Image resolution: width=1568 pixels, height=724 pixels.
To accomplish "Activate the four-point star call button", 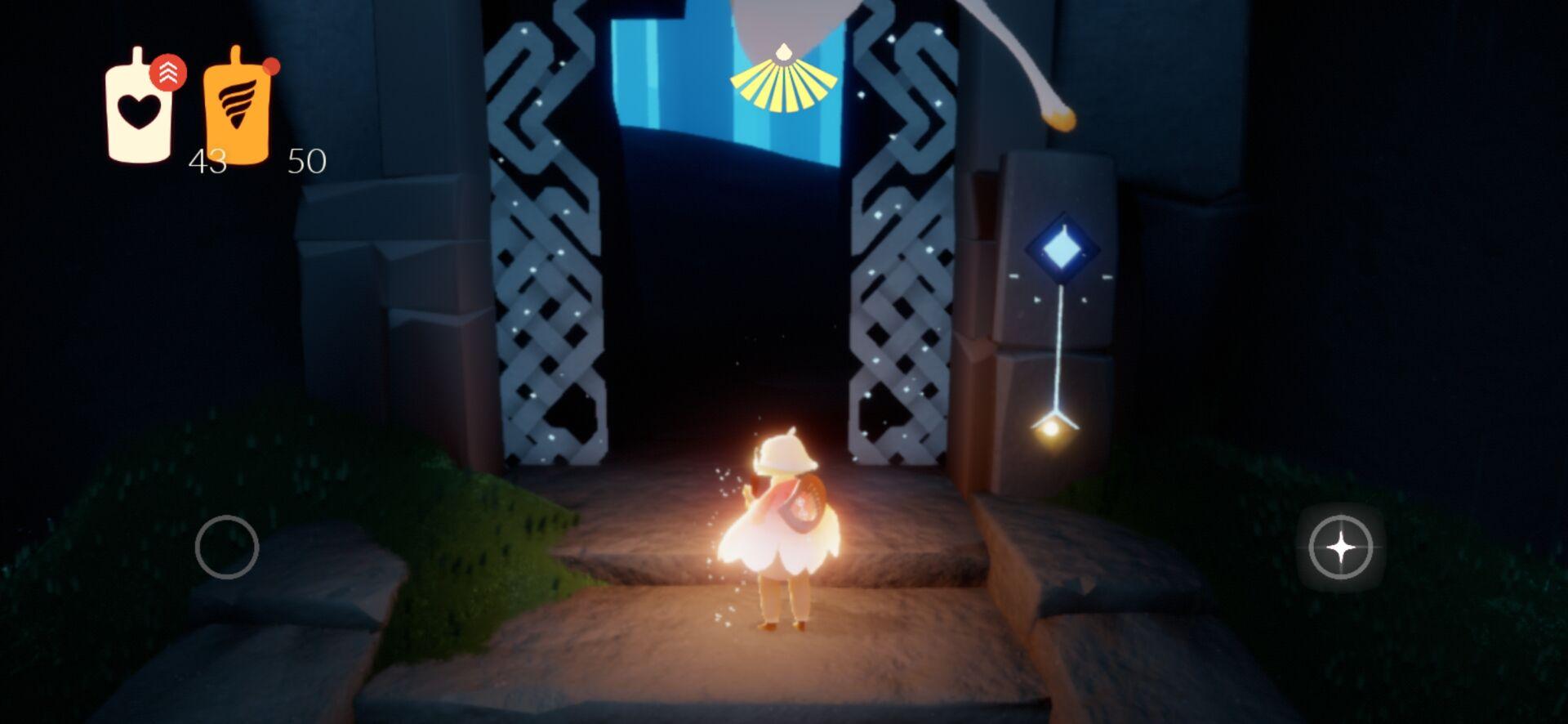I will pyautogui.click(x=1340, y=547).
